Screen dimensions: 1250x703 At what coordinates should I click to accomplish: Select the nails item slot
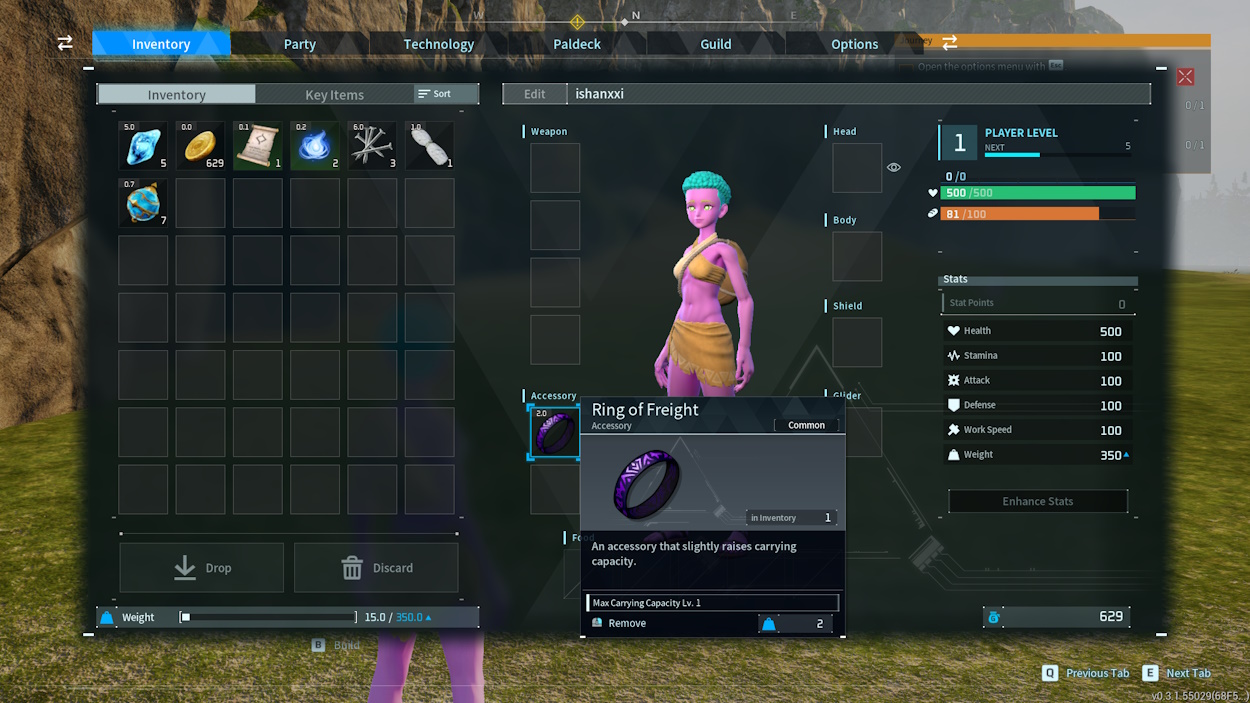(x=372, y=146)
